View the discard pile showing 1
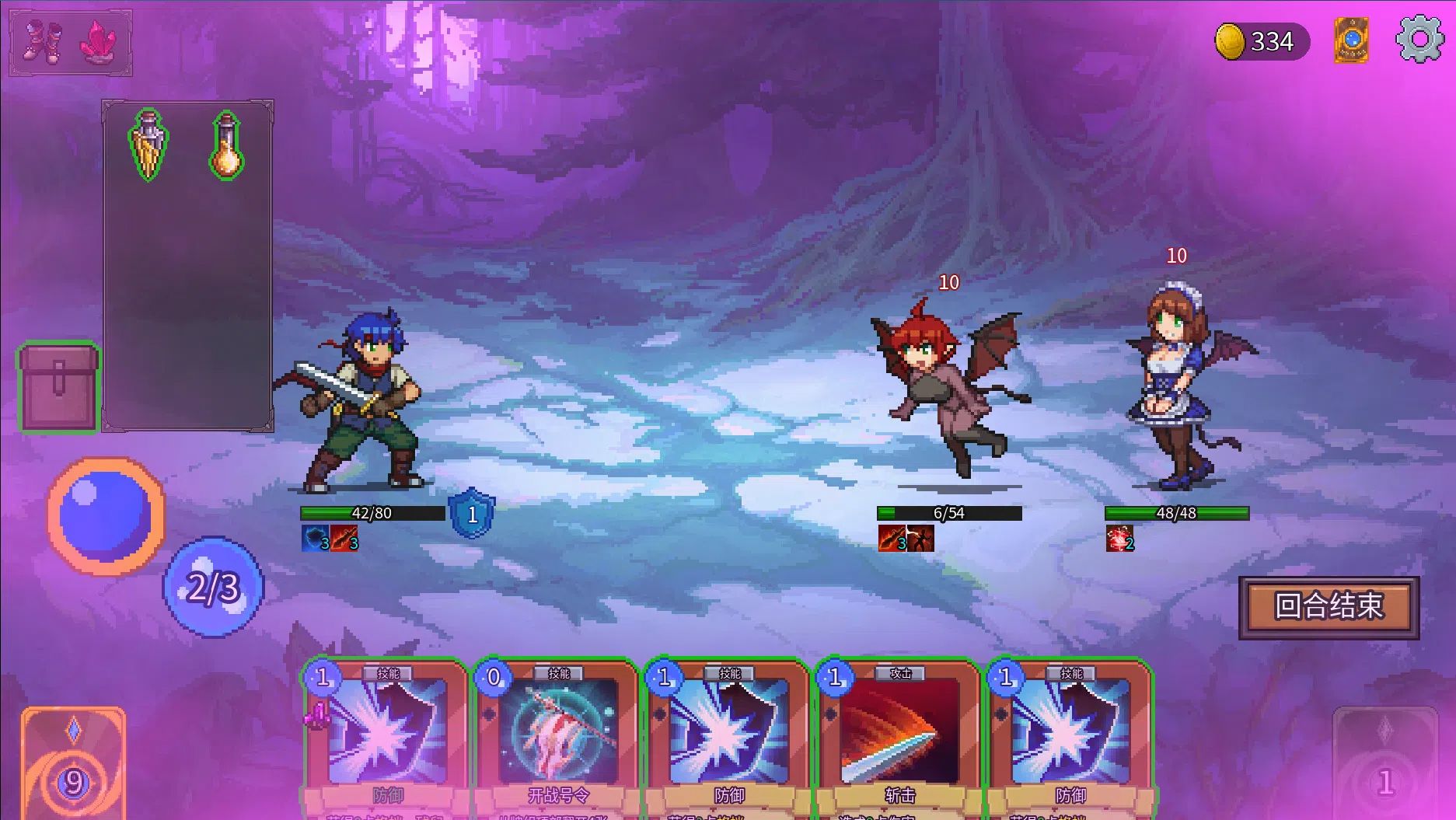 pos(1384,766)
